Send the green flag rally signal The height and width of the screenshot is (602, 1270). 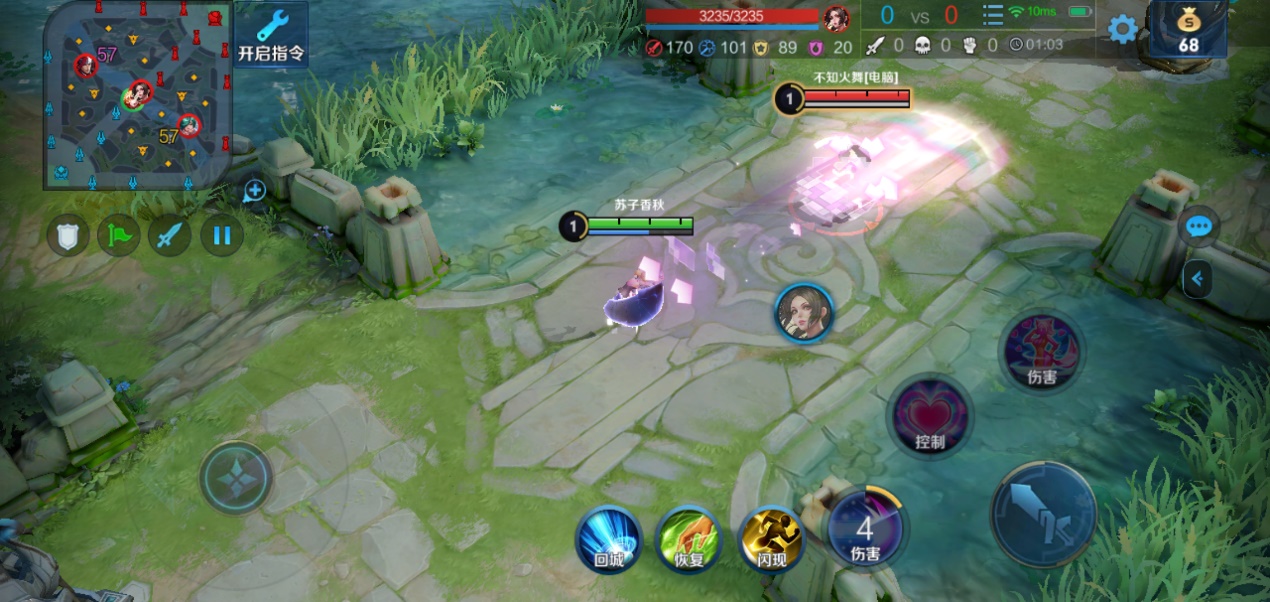coord(118,236)
